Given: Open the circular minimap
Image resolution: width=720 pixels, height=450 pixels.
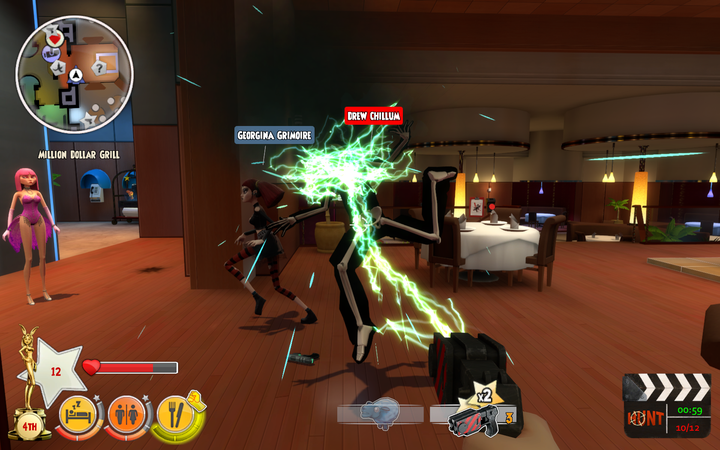Looking at the screenshot, I should (75, 74).
